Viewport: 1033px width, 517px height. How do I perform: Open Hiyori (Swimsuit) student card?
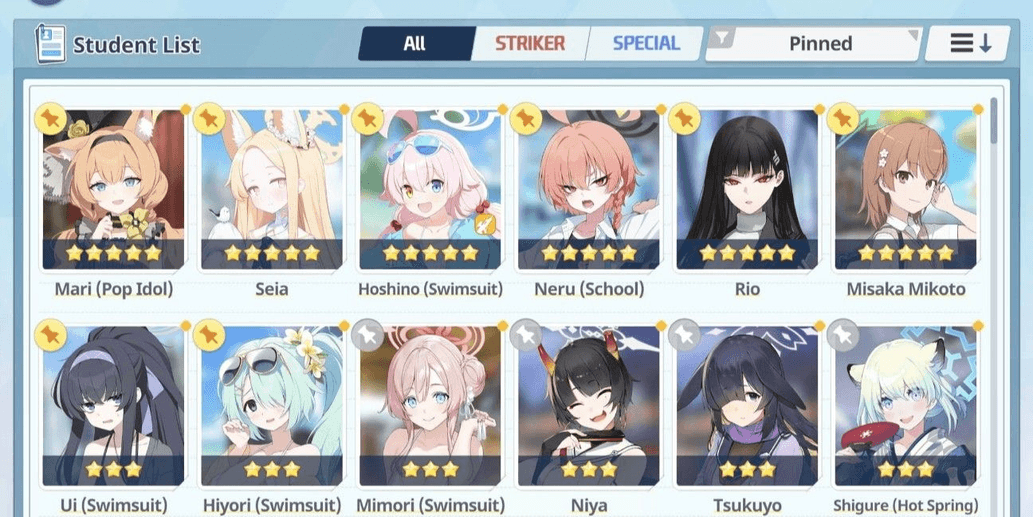[x=272, y=405]
